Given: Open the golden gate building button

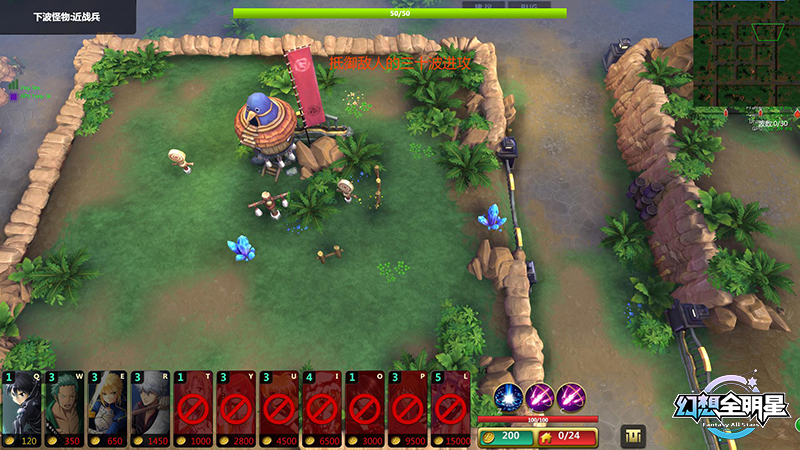Looking at the screenshot, I should click(x=634, y=436).
